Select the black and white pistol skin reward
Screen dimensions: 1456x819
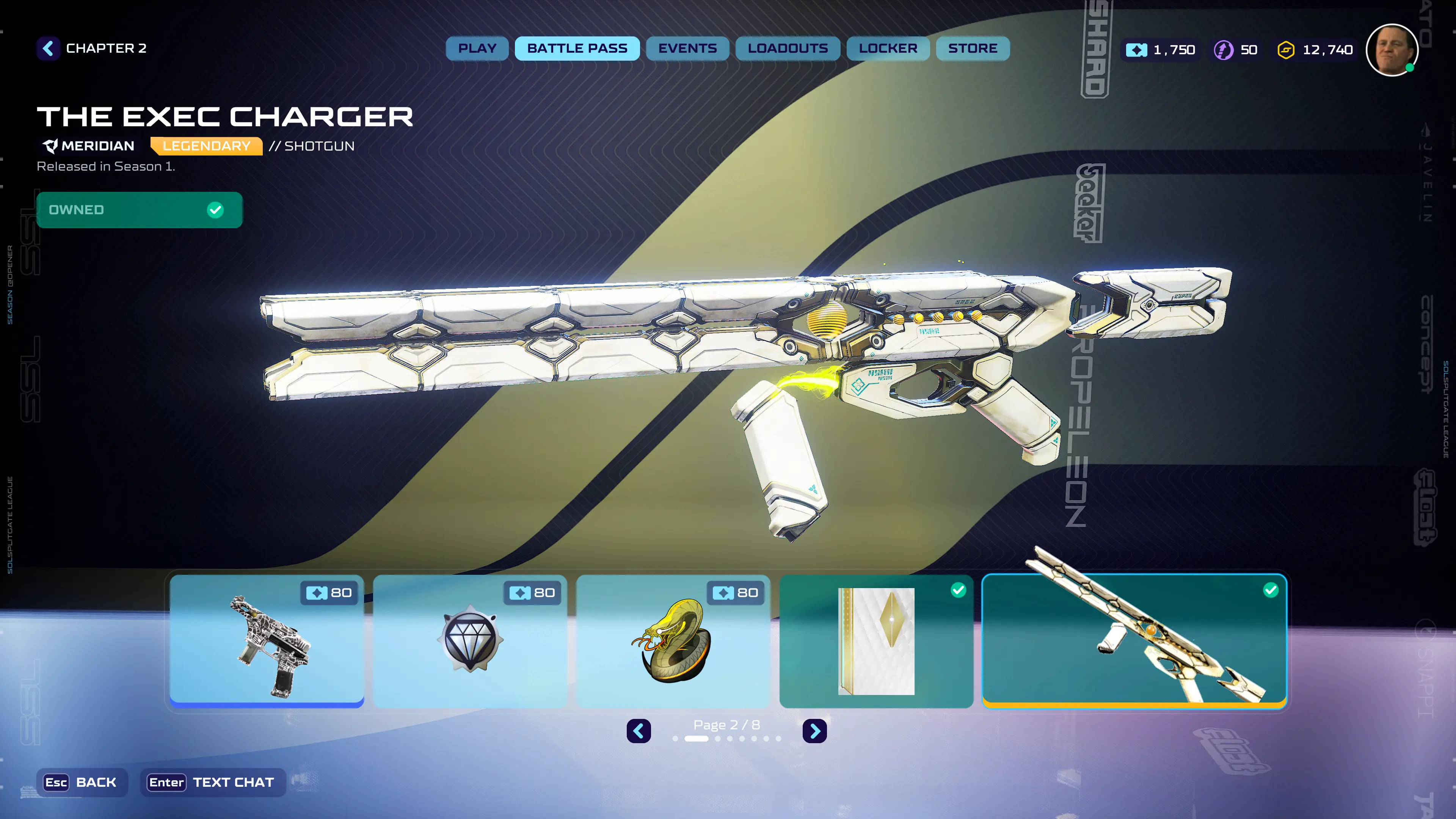(x=267, y=642)
